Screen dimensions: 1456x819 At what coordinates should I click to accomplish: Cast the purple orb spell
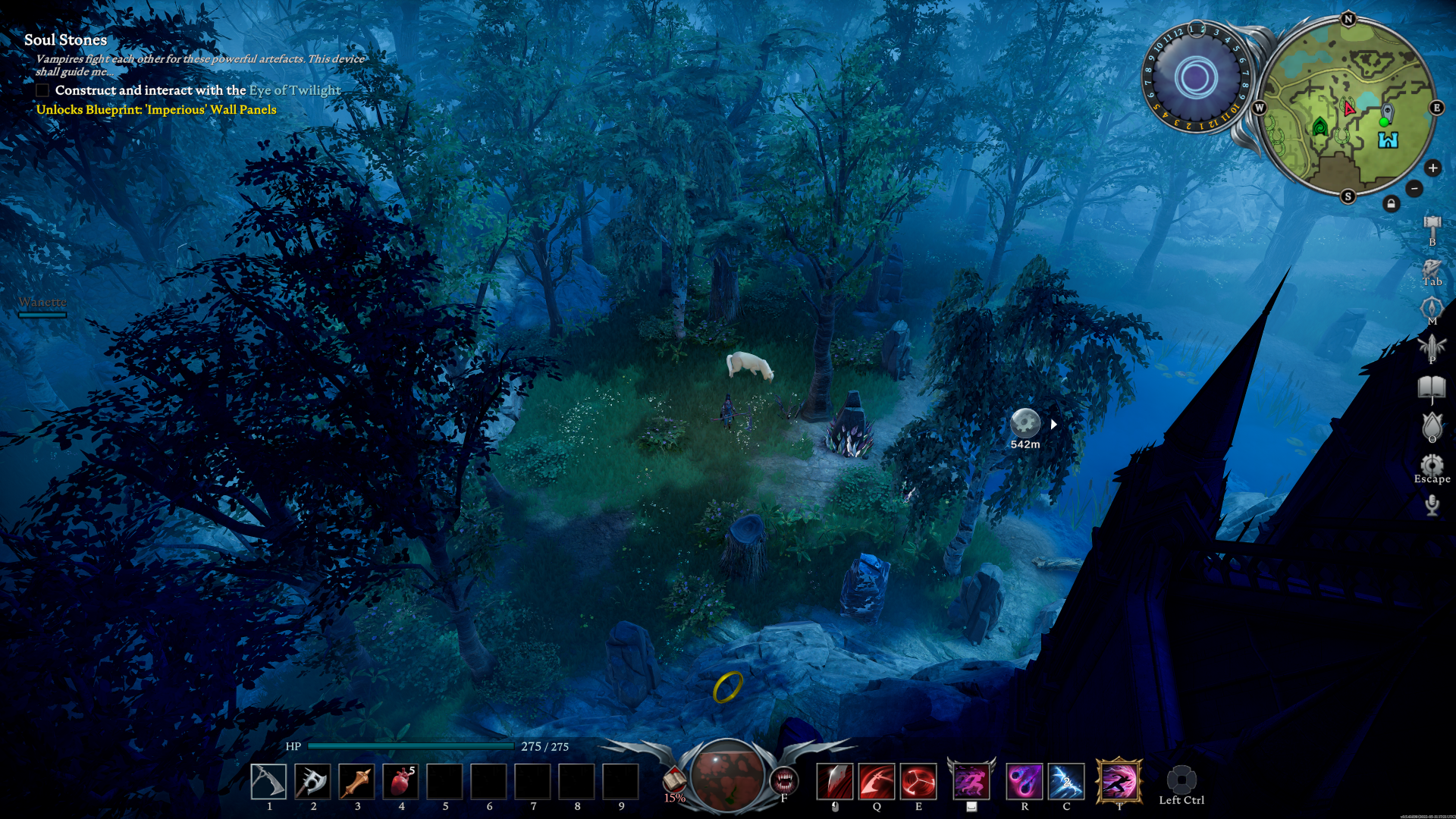coord(1025,782)
